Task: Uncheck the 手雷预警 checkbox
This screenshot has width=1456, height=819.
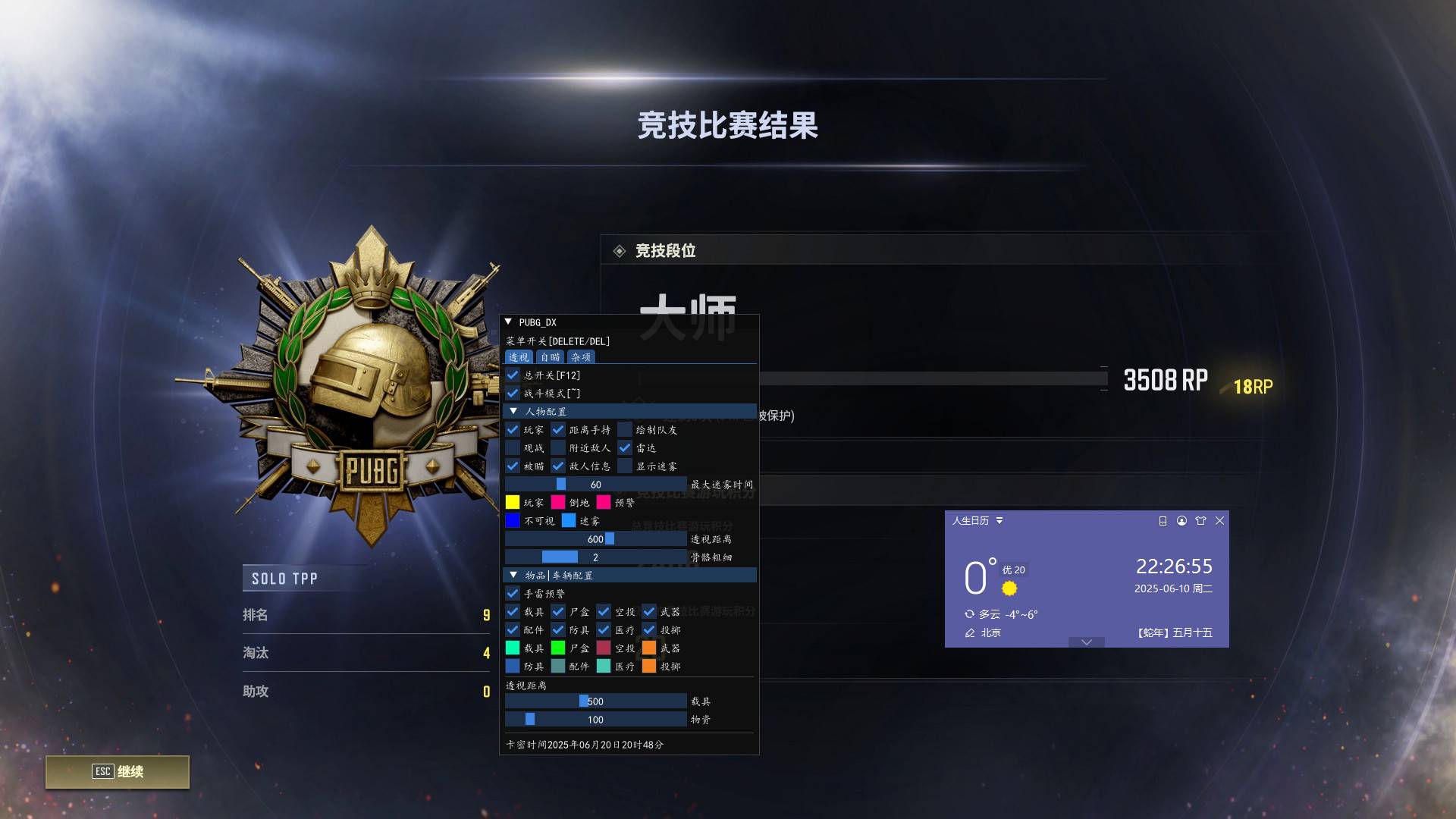Action: click(513, 593)
